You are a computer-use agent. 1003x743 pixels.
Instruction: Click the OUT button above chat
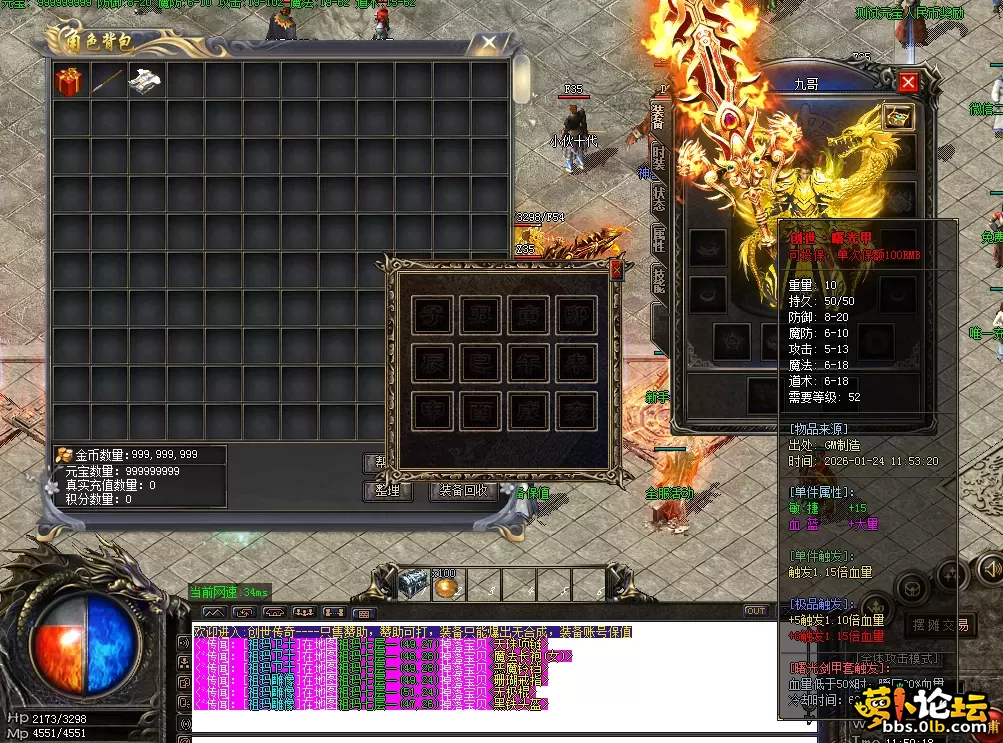point(755,611)
